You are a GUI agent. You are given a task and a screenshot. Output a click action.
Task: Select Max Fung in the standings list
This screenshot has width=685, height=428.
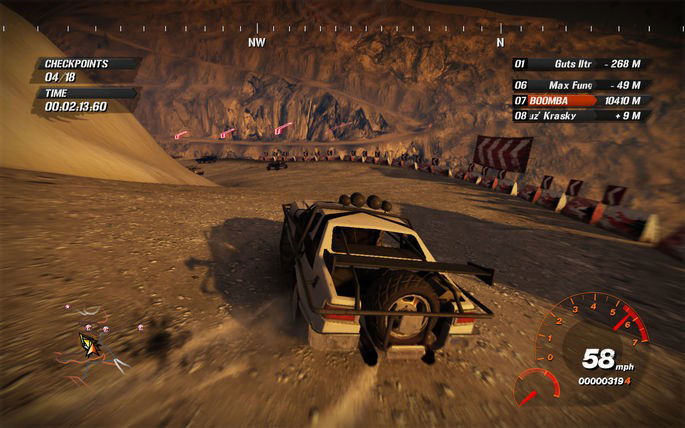pos(580,85)
